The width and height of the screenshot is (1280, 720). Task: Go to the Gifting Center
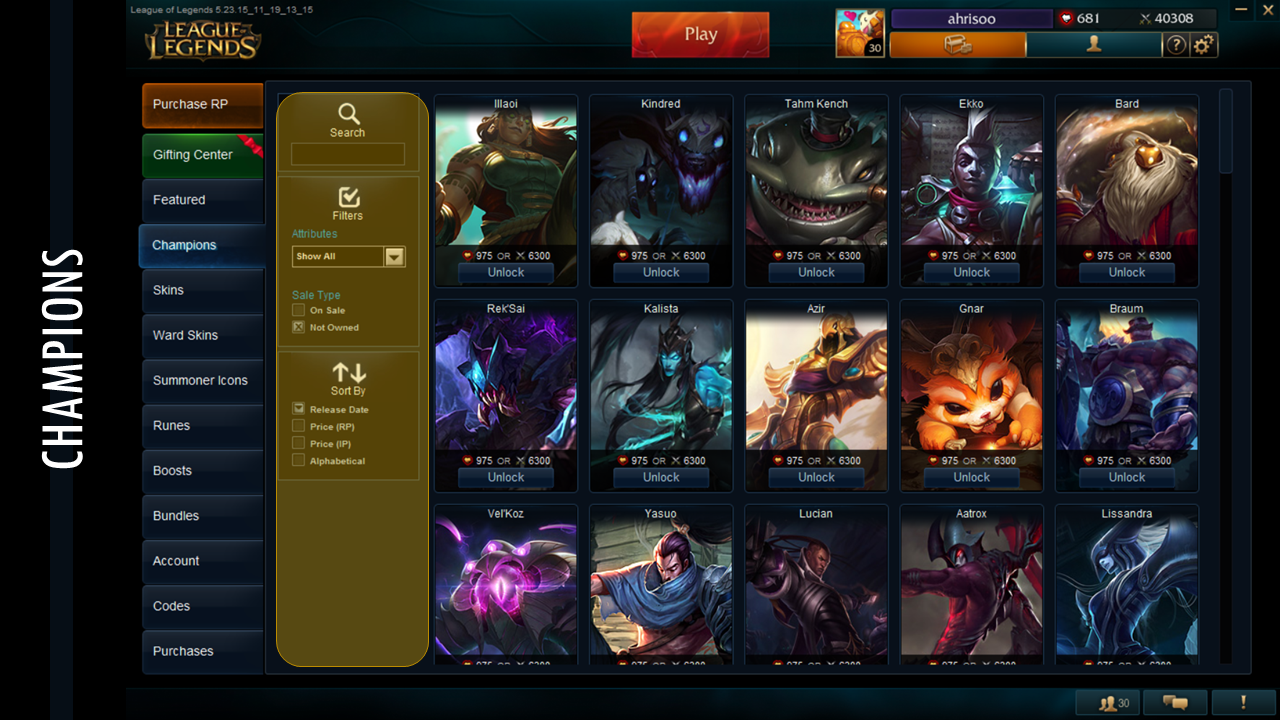pyautogui.click(x=202, y=155)
